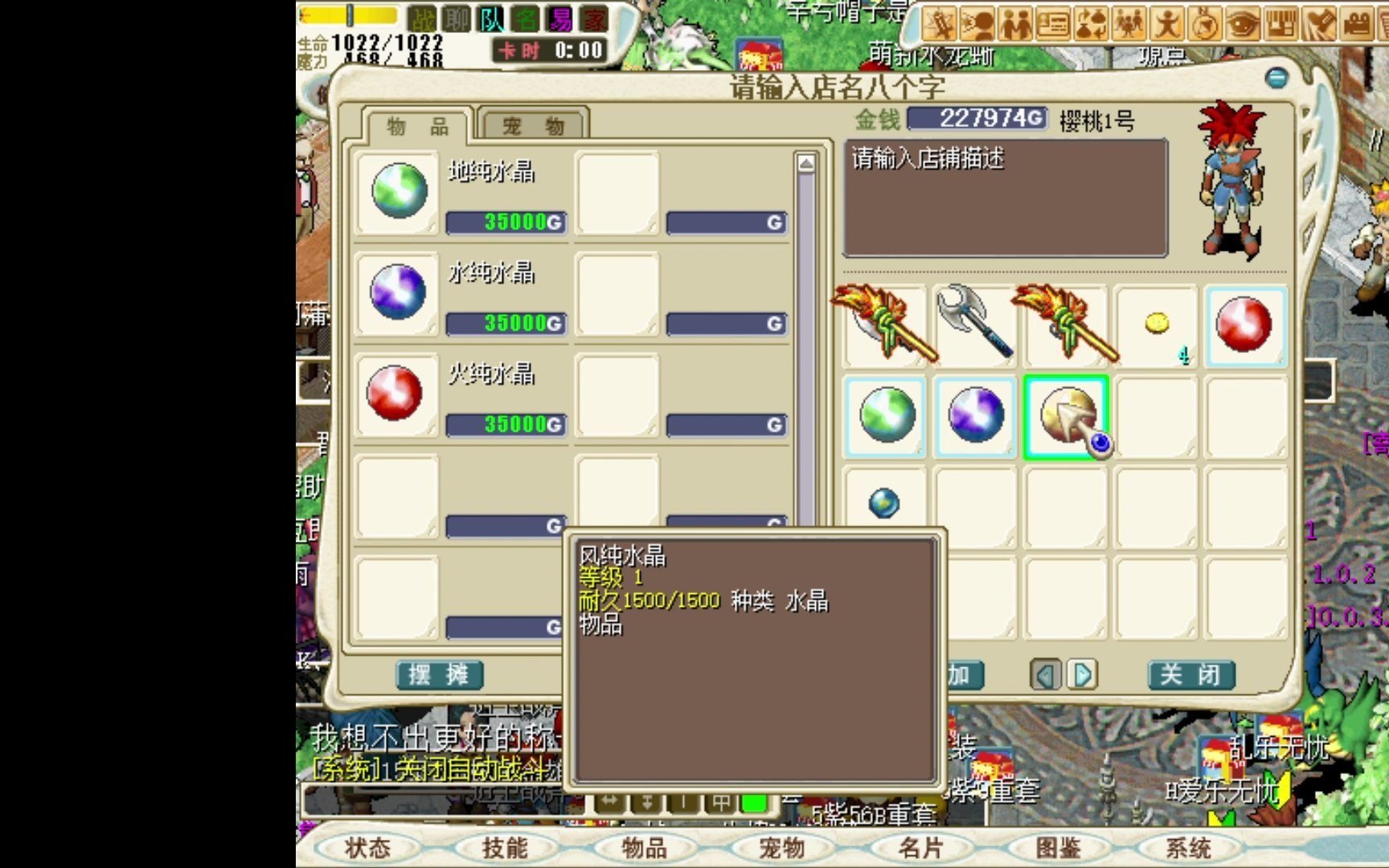This screenshot has width=1389, height=868.
Task: Go to the previous inventory page arrow
Action: [x=1045, y=675]
